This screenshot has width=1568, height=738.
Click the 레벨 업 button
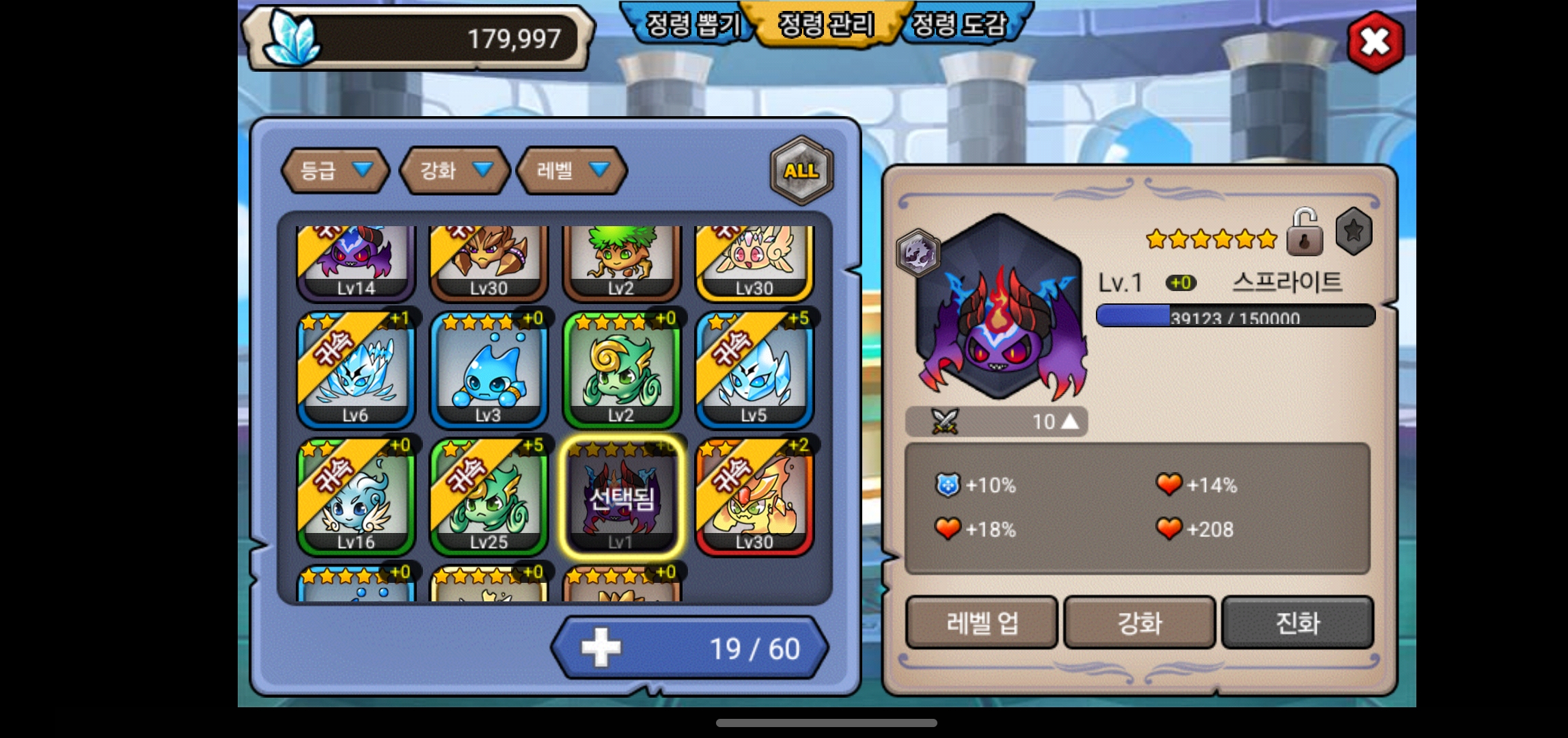tap(982, 623)
